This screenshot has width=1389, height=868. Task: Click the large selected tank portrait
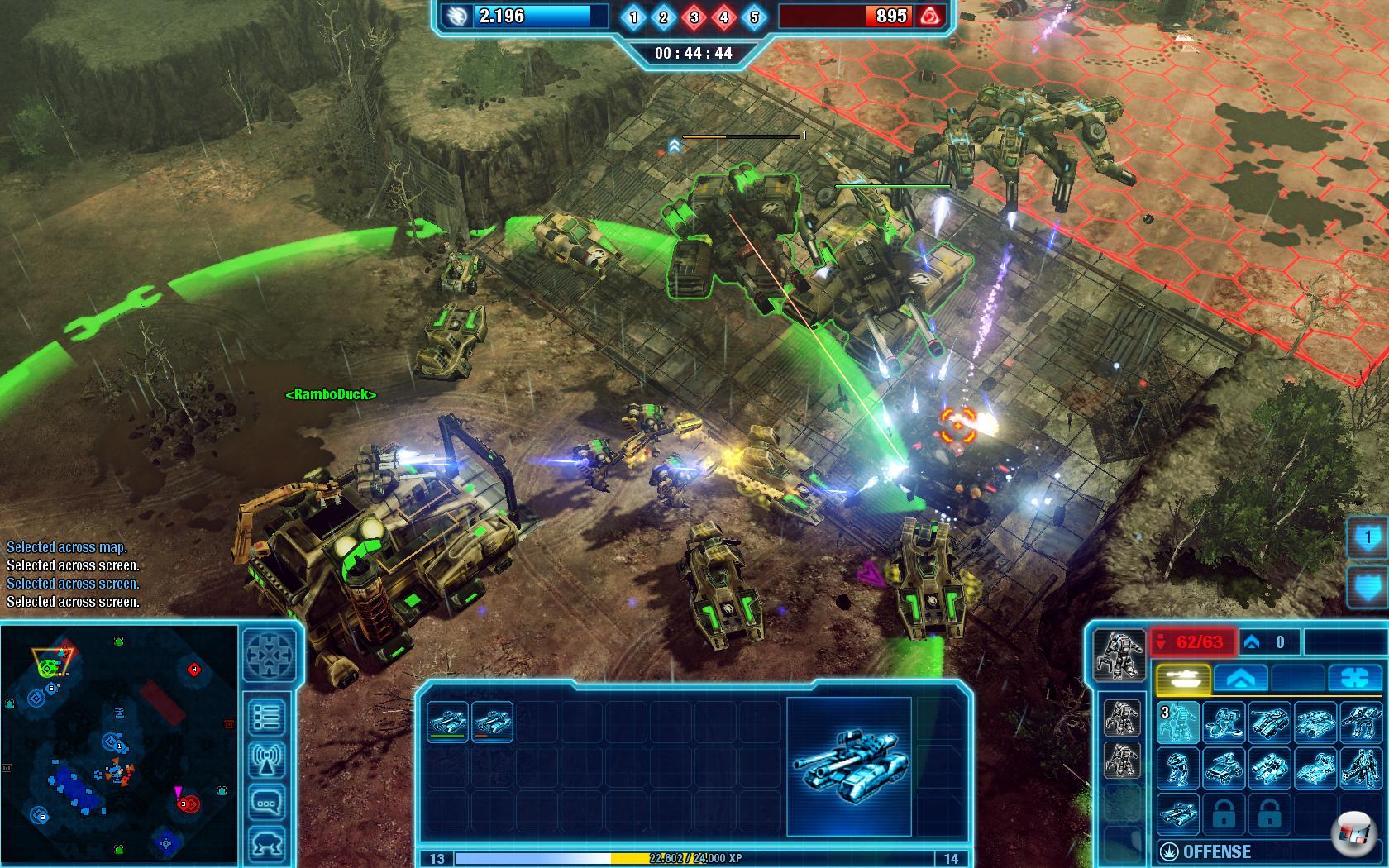pyautogui.click(x=849, y=765)
